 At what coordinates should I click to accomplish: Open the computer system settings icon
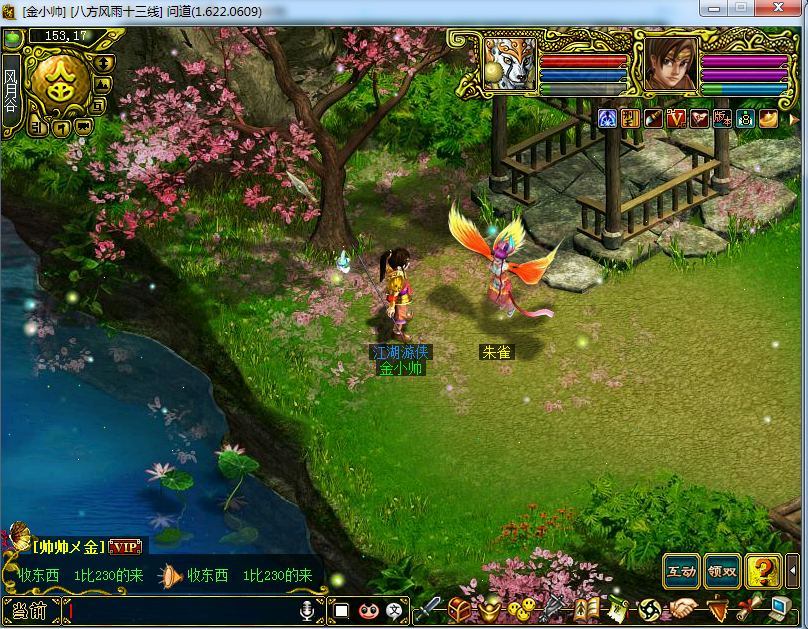(x=780, y=608)
